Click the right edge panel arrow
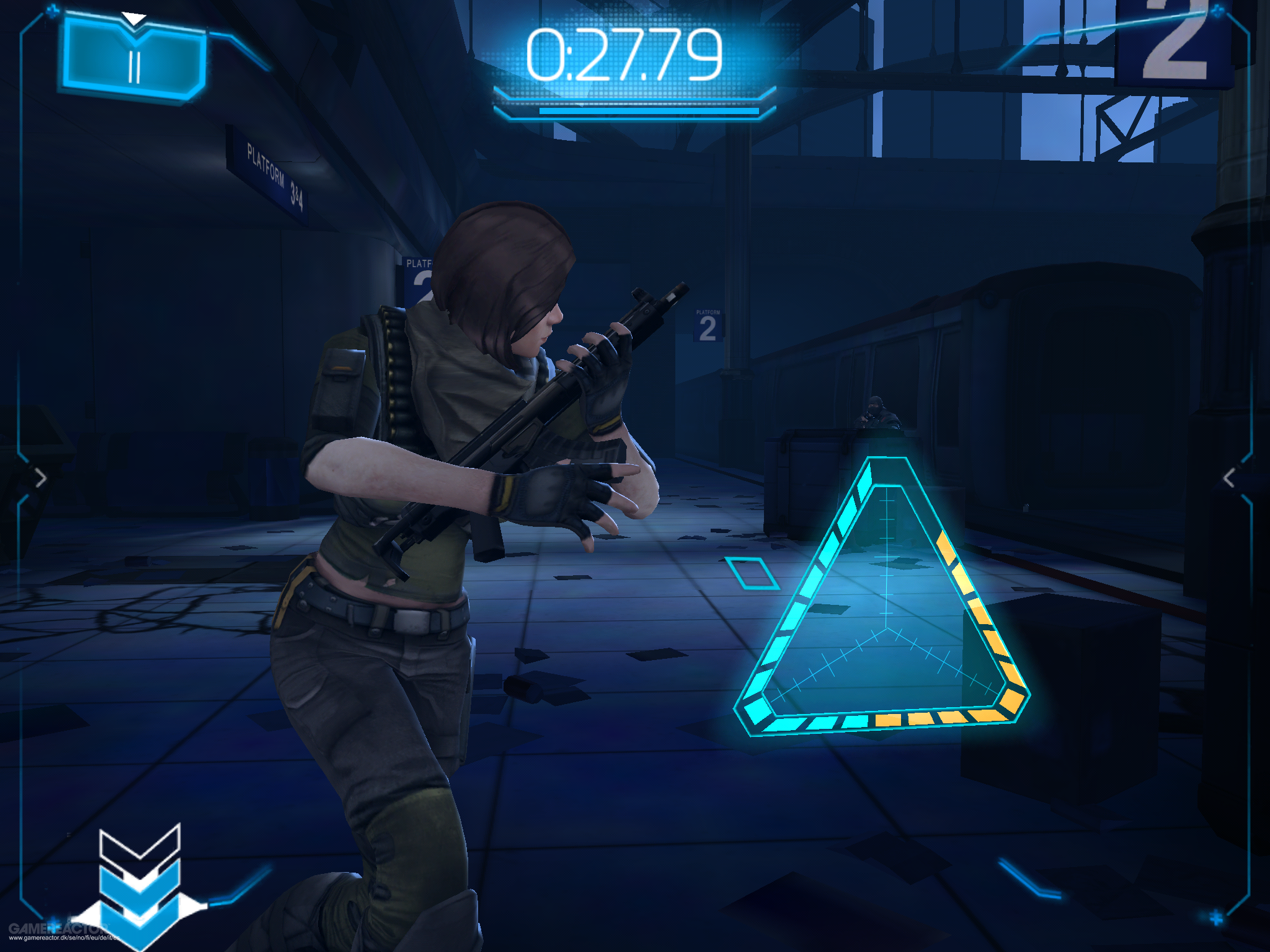 1229,478
